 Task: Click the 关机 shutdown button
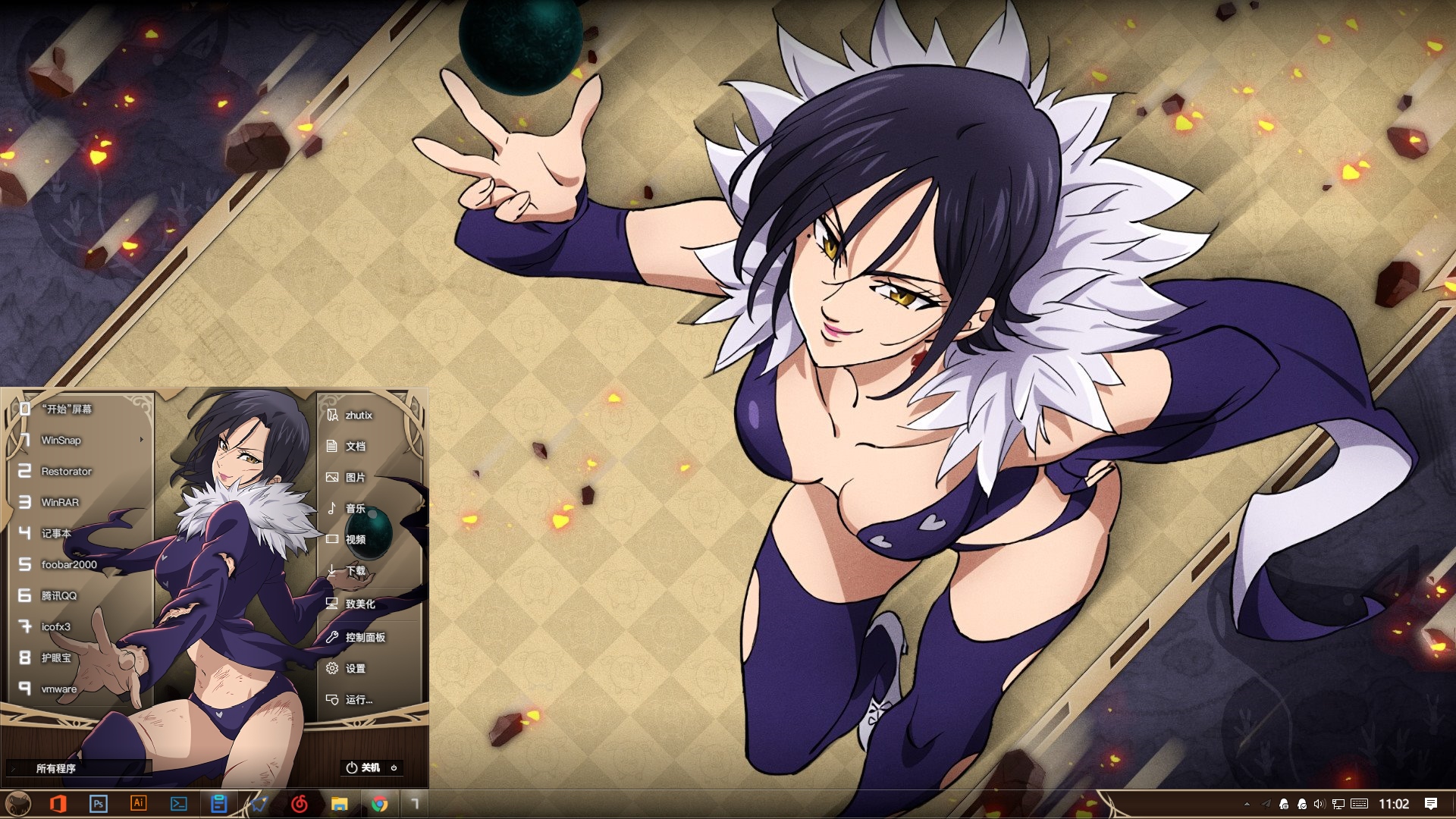tap(364, 767)
